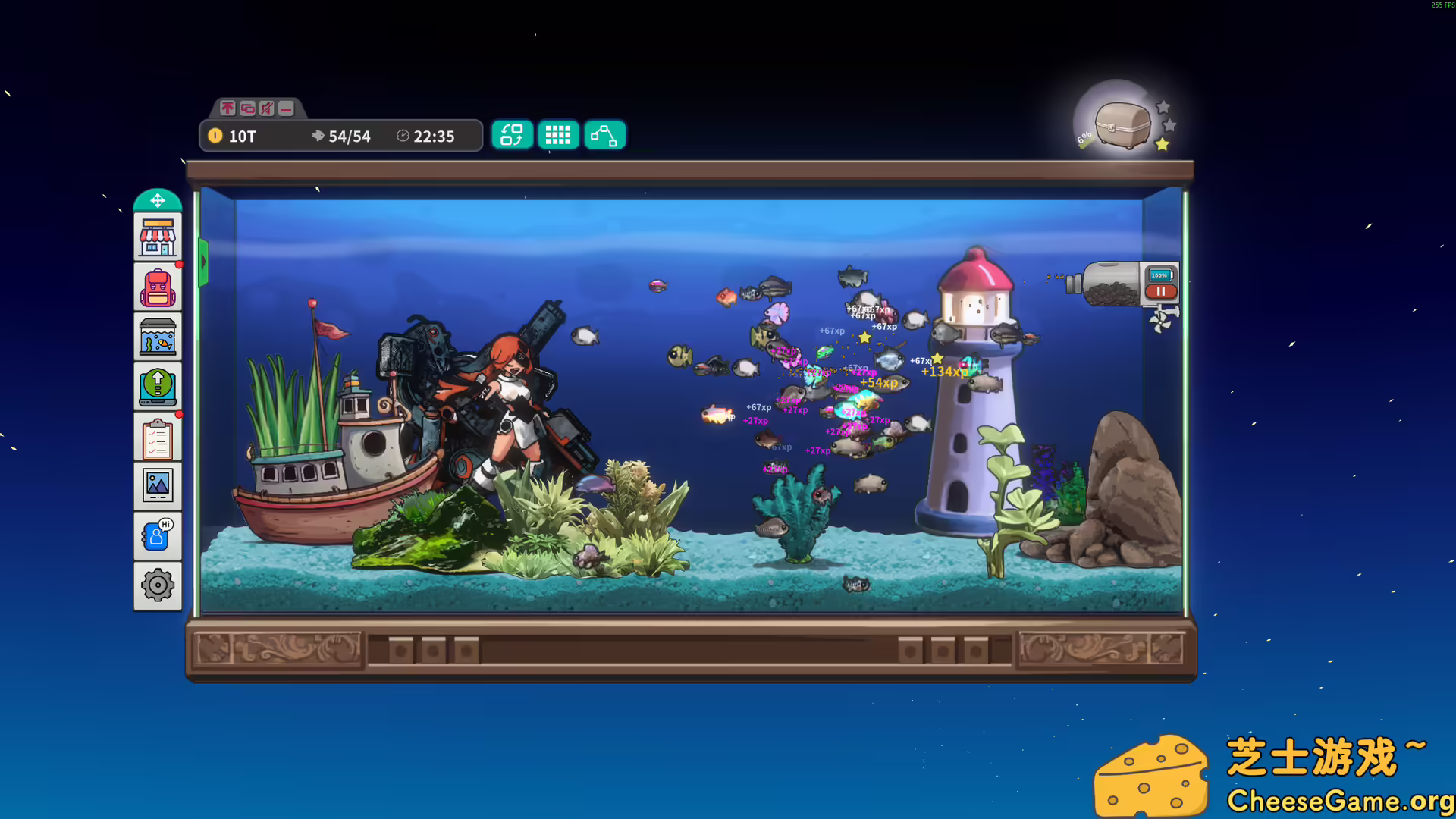Open the backpack inventory
Viewport: 1456px width, 819px height.
tap(158, 287)
